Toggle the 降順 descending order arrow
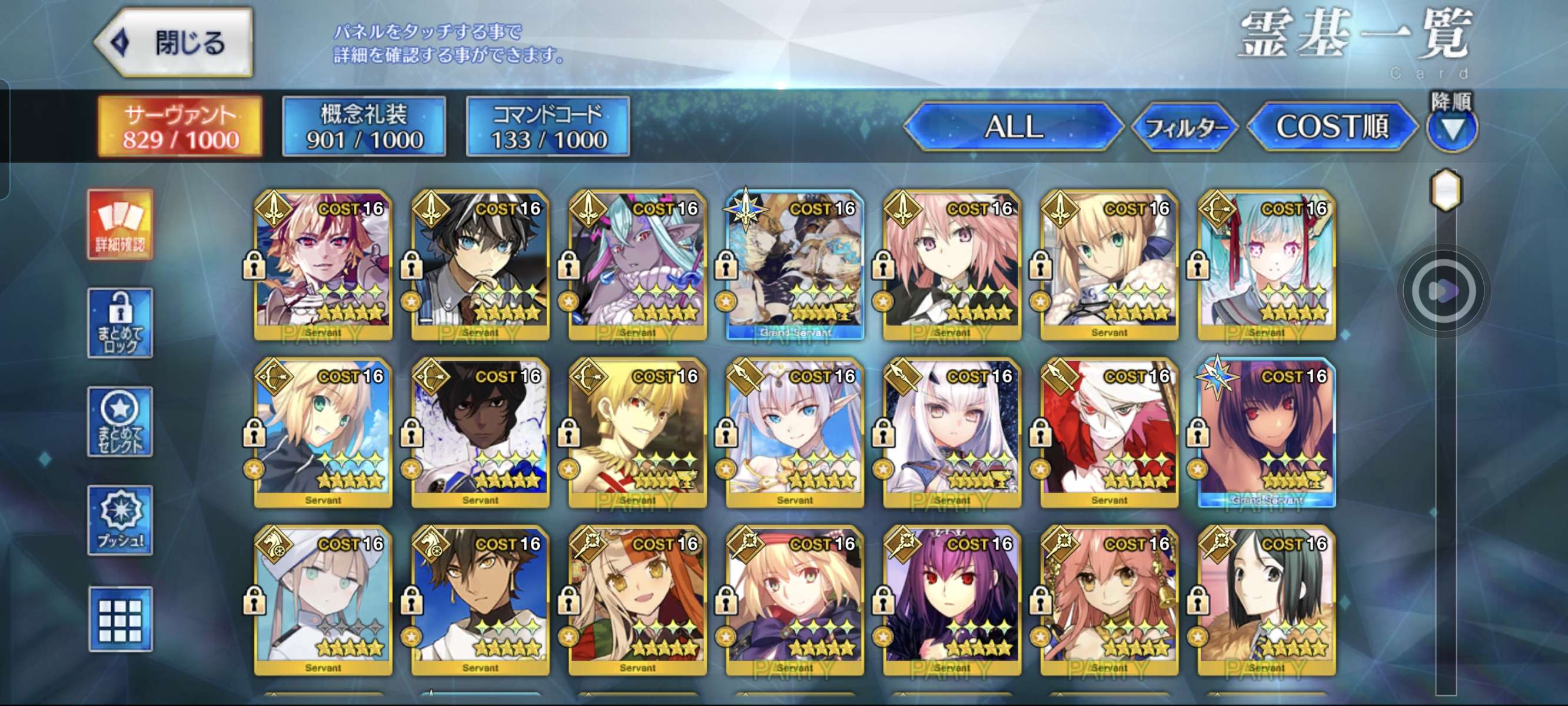This screenshot has height=706, width=1568. [1451, 129]
